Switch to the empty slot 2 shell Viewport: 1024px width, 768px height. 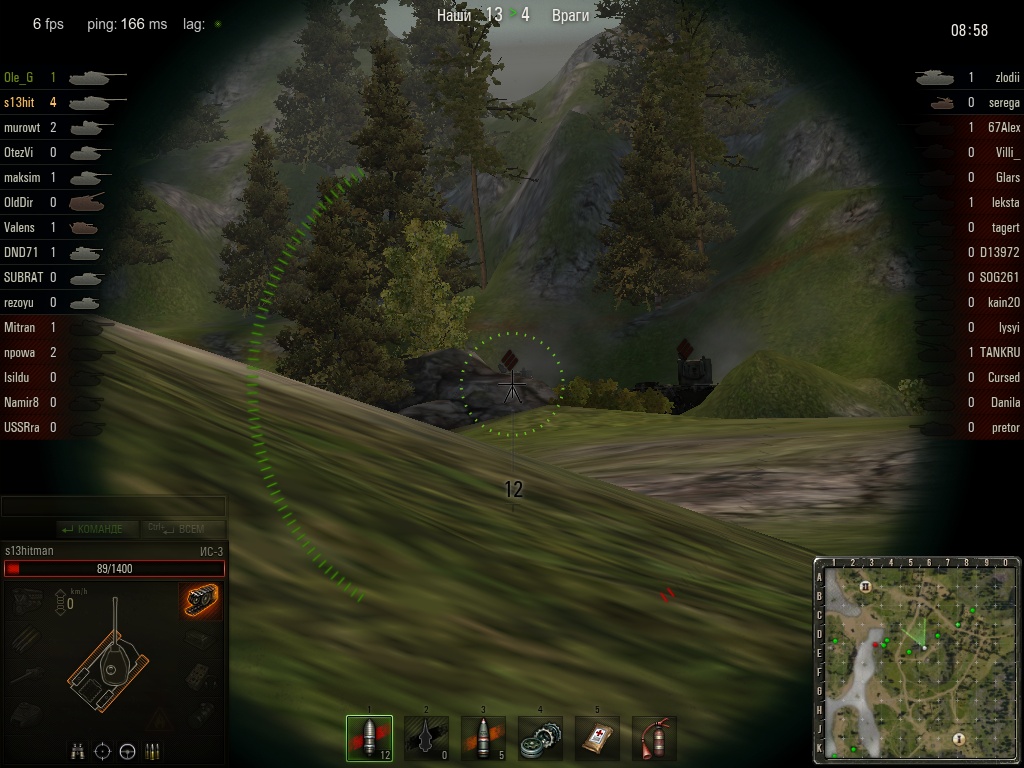(427, 738)
